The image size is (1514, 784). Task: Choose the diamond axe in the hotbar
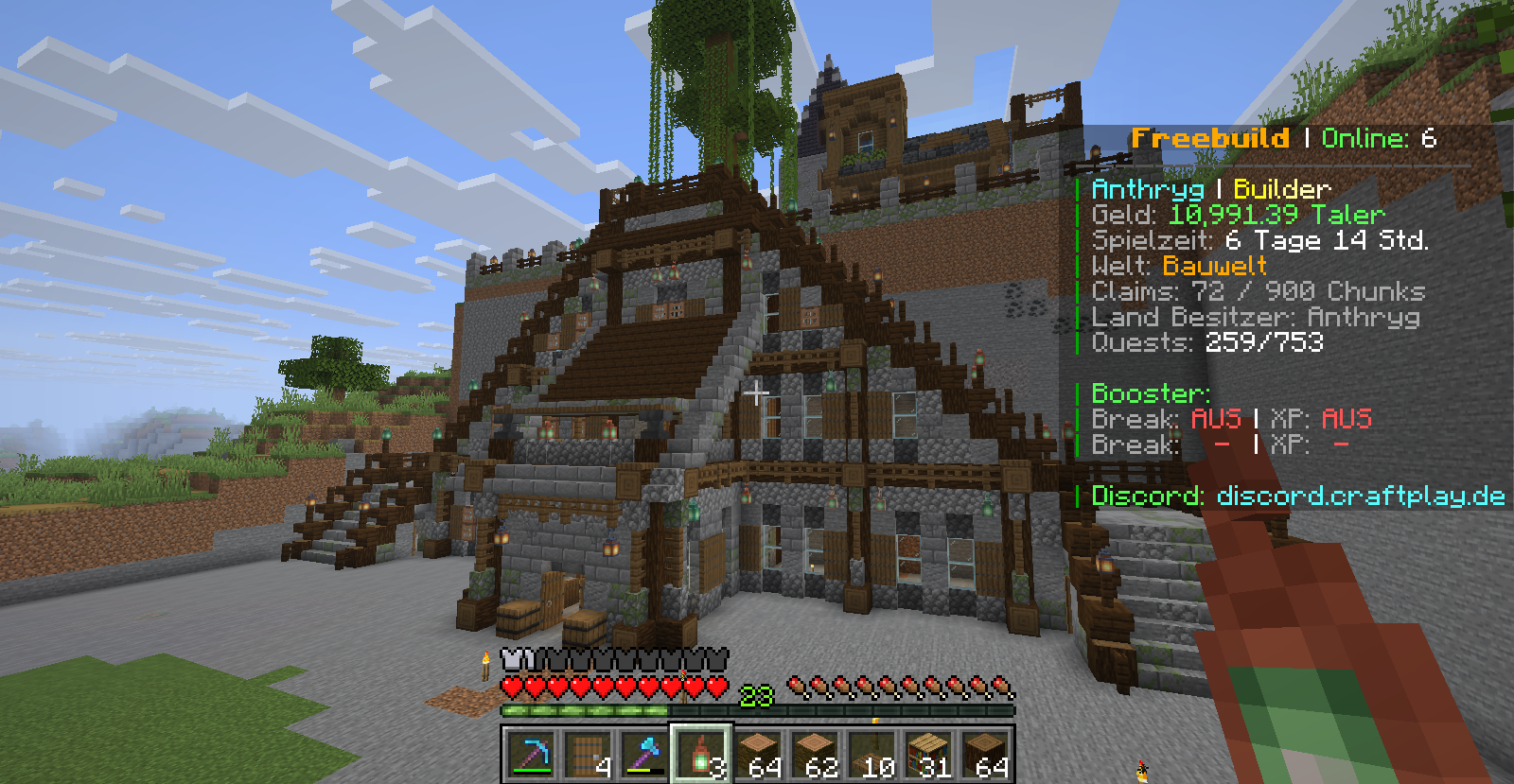pyautogui.click(x=643, y=755)
